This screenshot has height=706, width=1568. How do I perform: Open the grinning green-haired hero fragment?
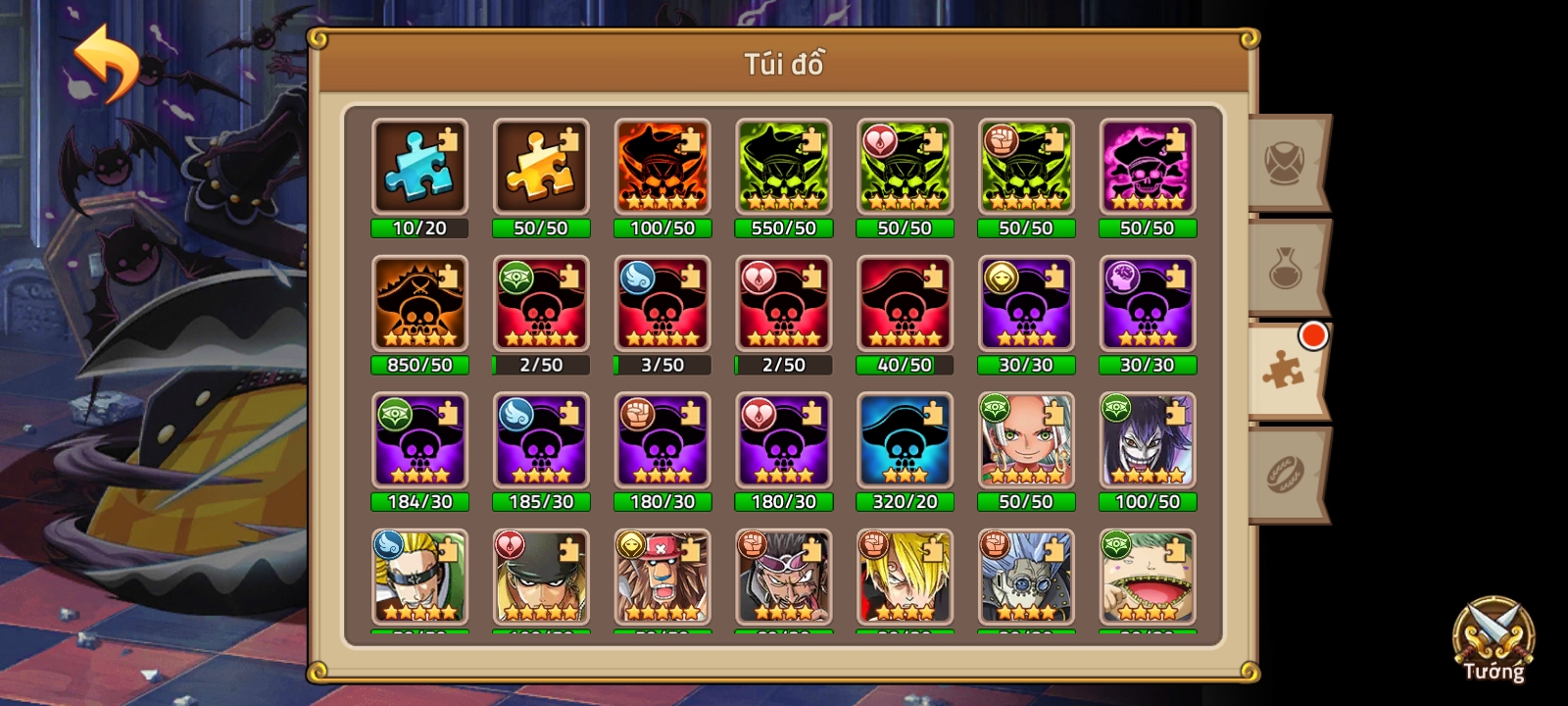pos(1148,579)
